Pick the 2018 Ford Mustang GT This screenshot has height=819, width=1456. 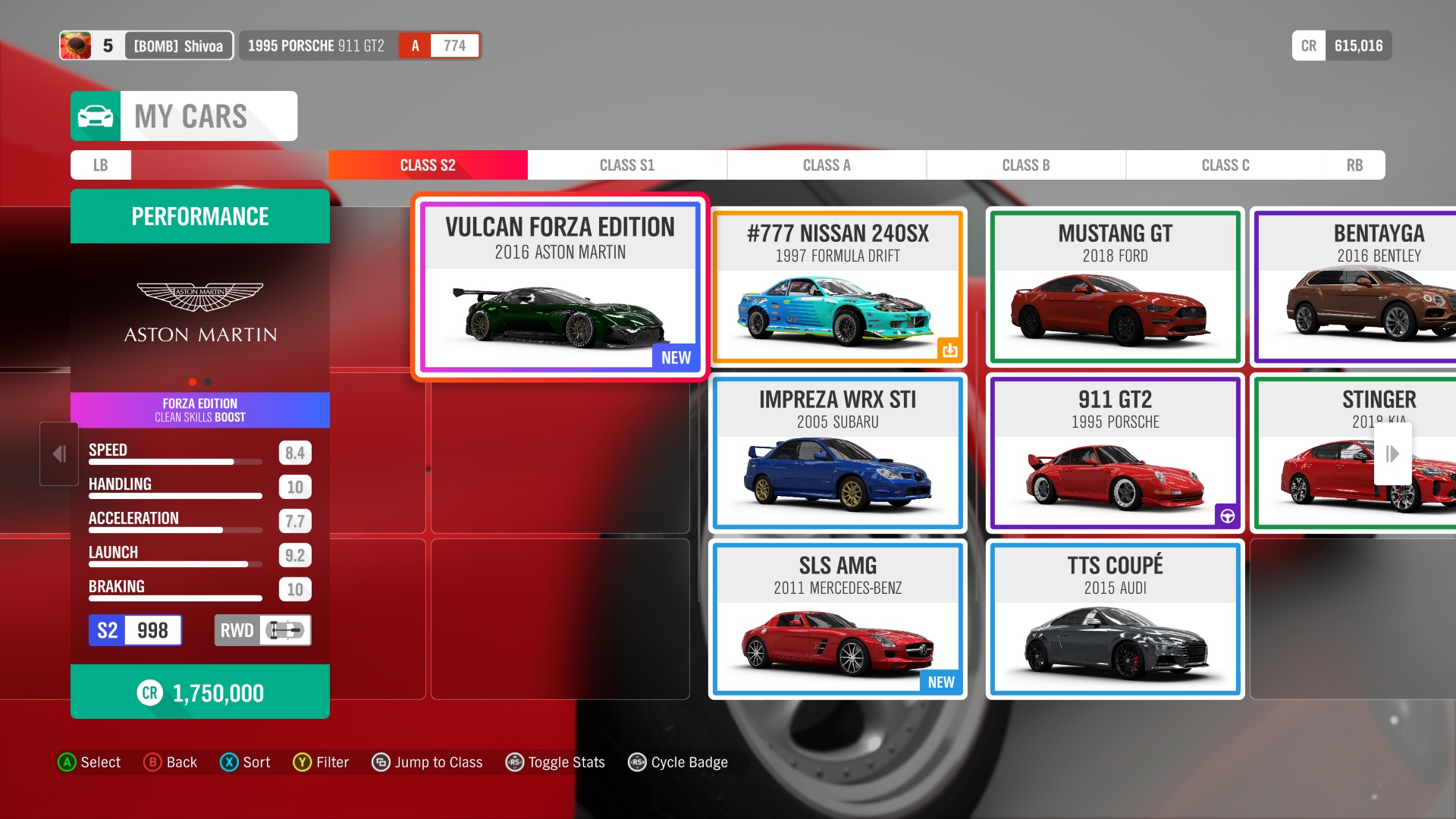1115,287
